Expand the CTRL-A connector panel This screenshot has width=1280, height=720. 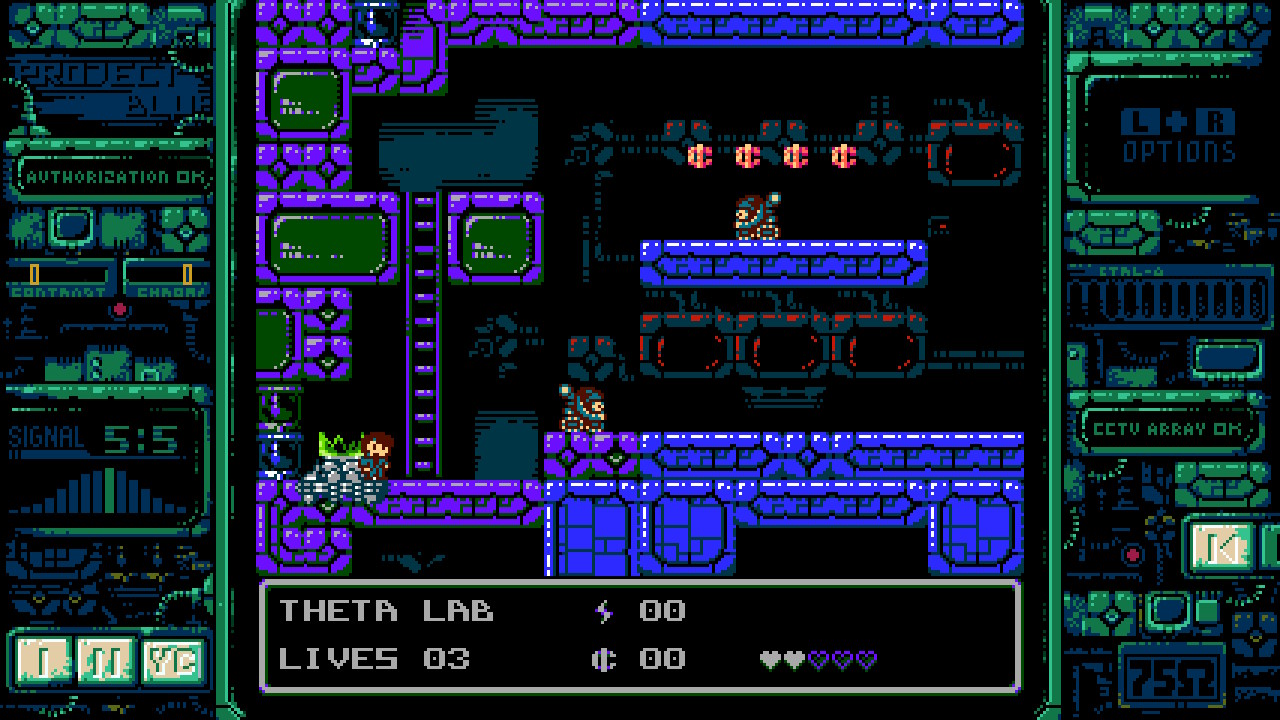pos(1172,295)
